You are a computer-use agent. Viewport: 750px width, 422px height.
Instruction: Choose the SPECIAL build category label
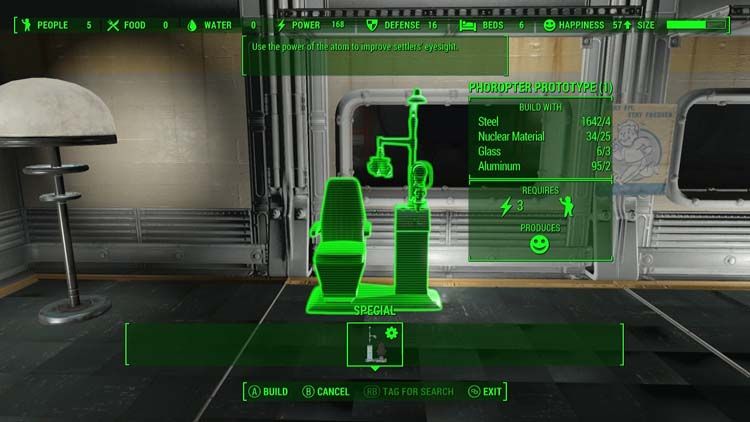coord(375,311)
